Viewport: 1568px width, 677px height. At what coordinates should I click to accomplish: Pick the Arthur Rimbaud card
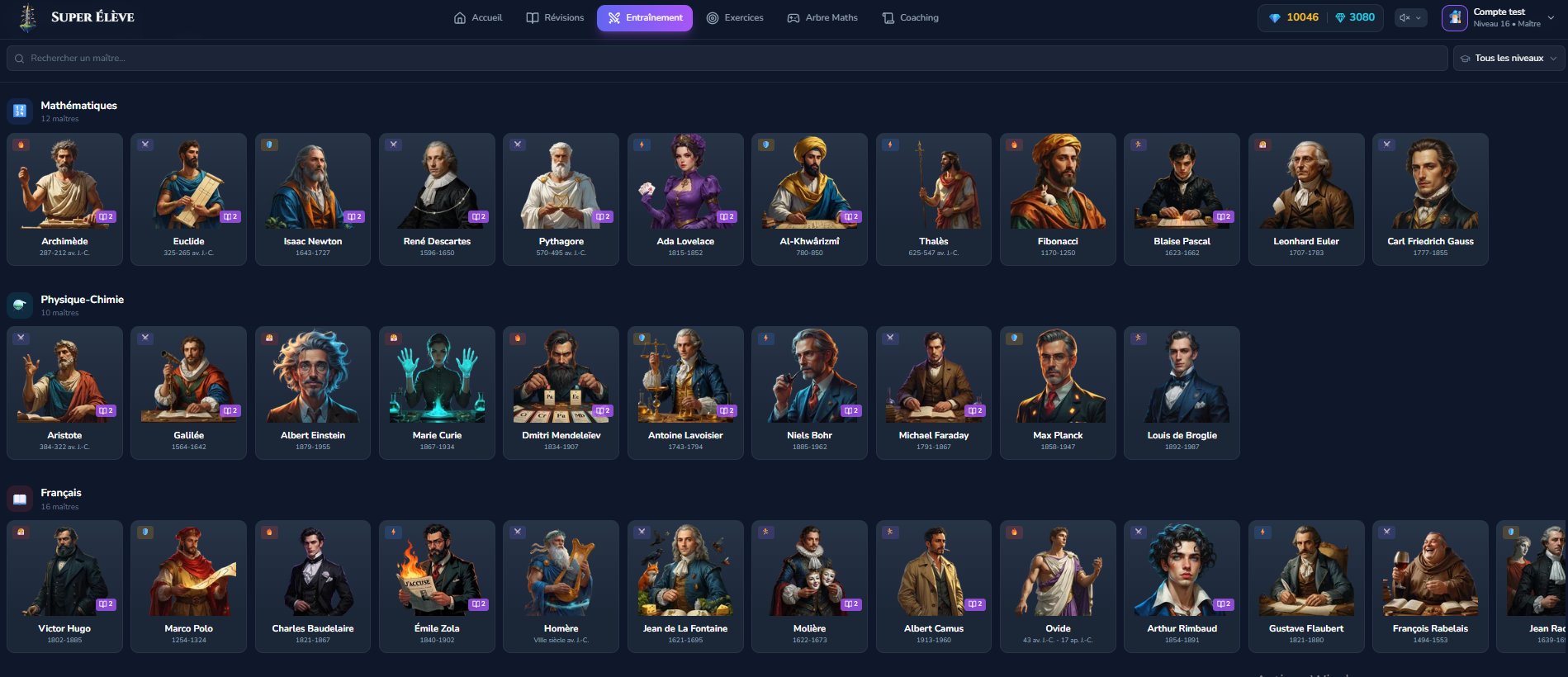pyautogui.click(x=1182, y=585)
